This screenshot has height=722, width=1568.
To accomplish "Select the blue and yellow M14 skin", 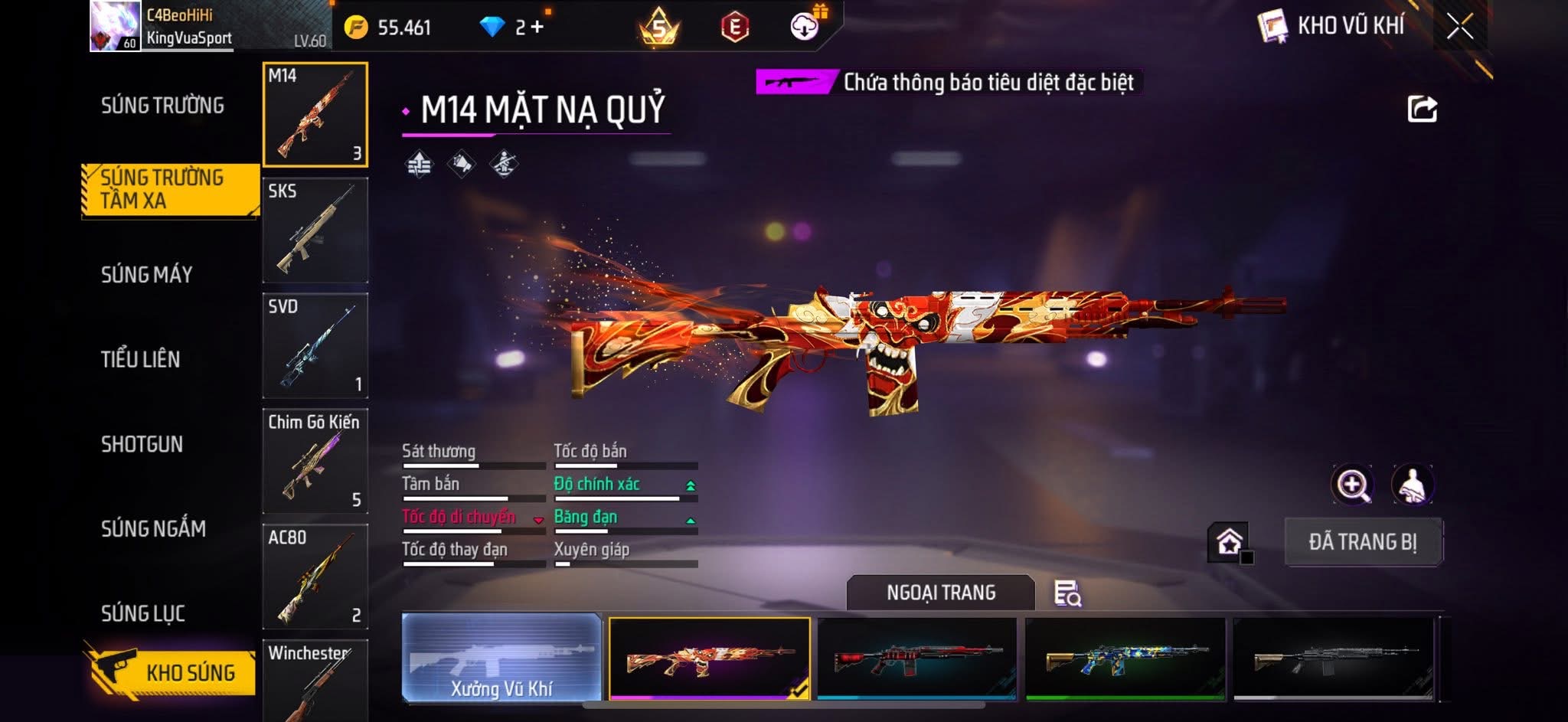I will point(1125,658).
